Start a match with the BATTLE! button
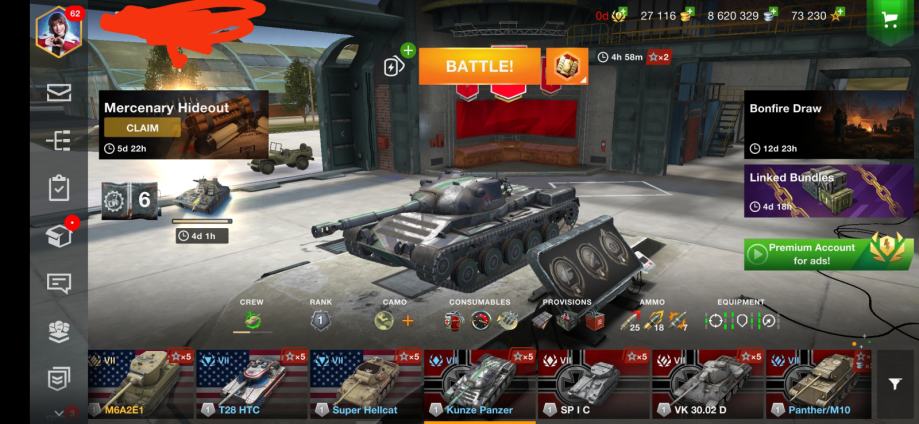 (x=479, y=66)
